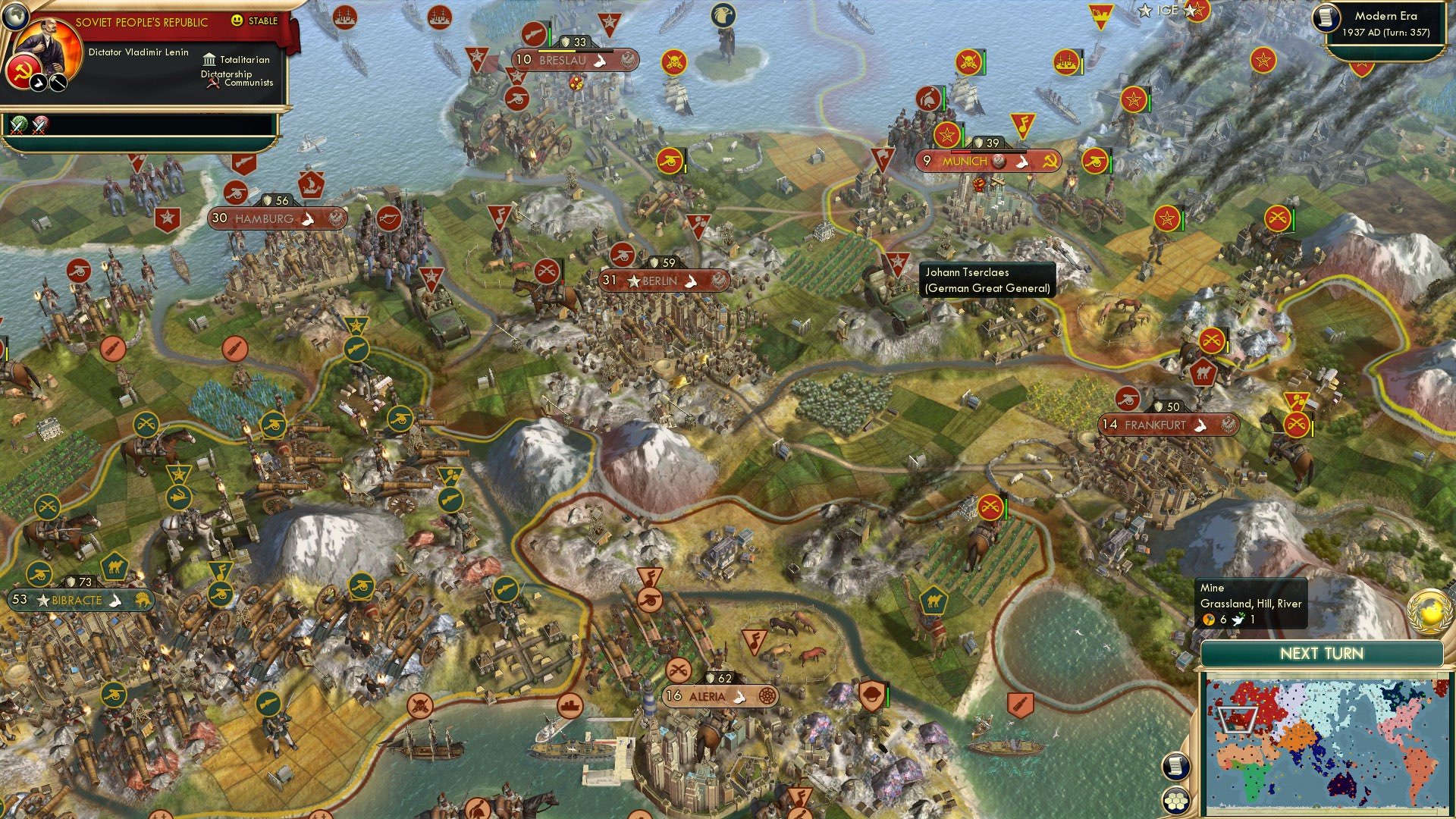
Task: Click the Communists ideology hammer-and-sickle icon
Action: pyautogui.click(x=212, y=82)
